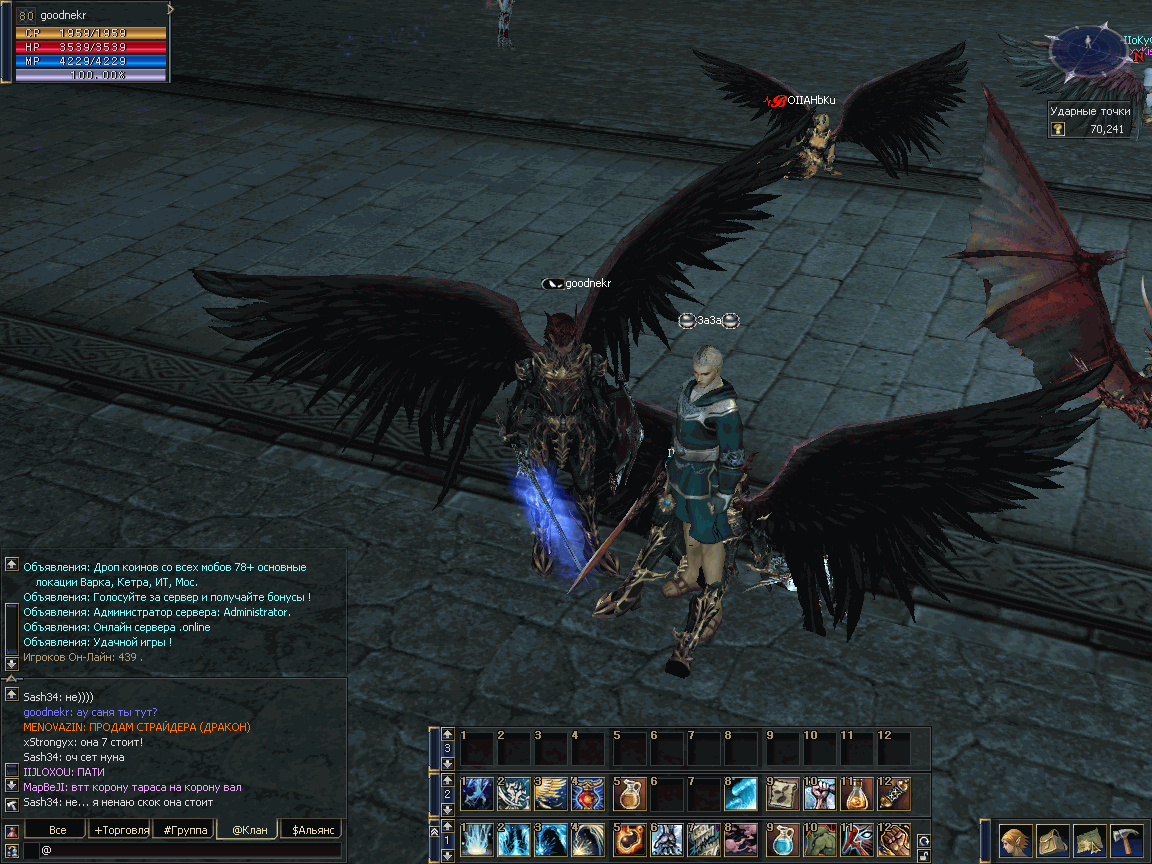Switch to the Все chat tab

(57, 830)
